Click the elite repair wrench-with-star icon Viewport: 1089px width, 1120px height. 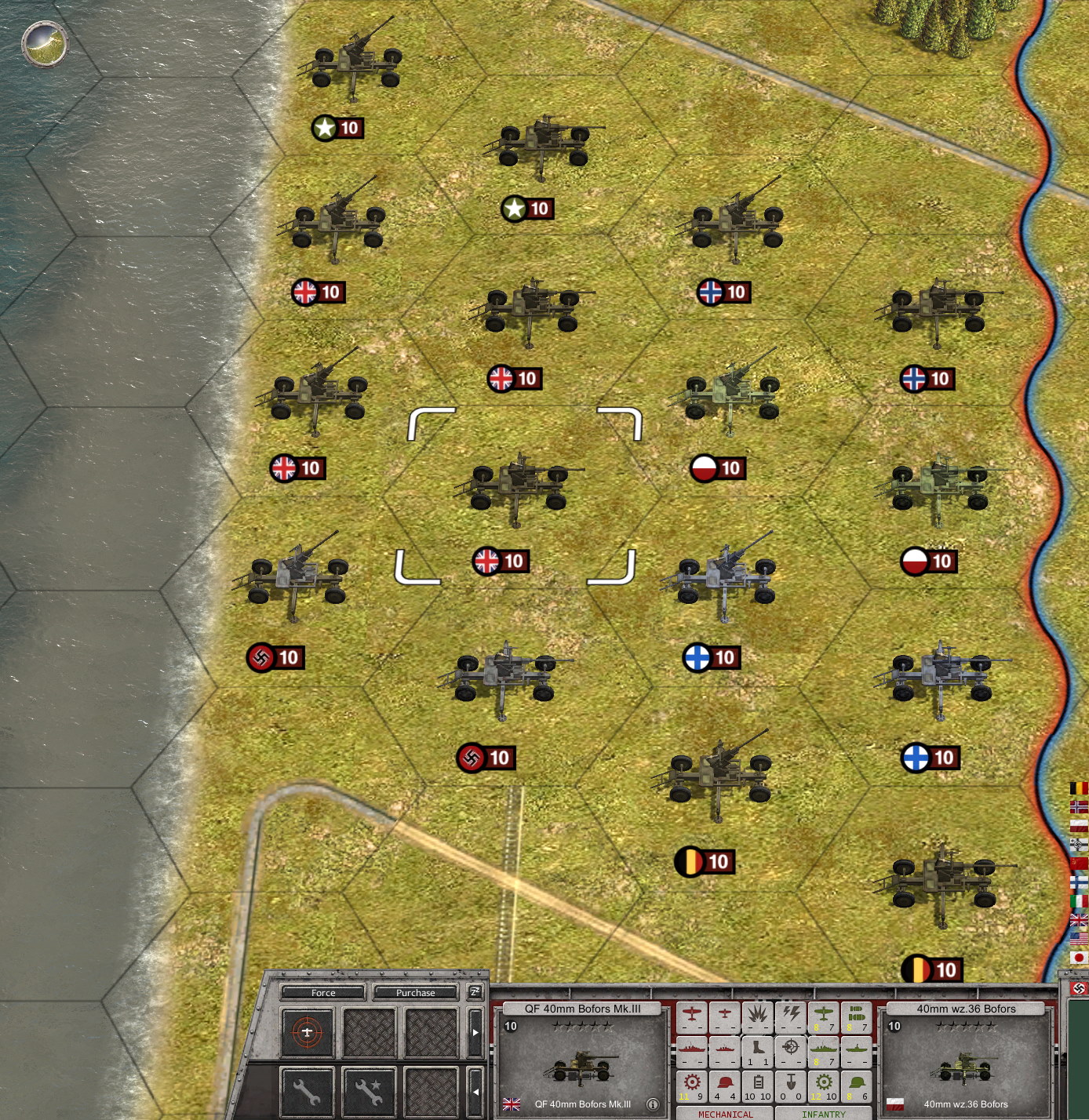pos(369,1091)
